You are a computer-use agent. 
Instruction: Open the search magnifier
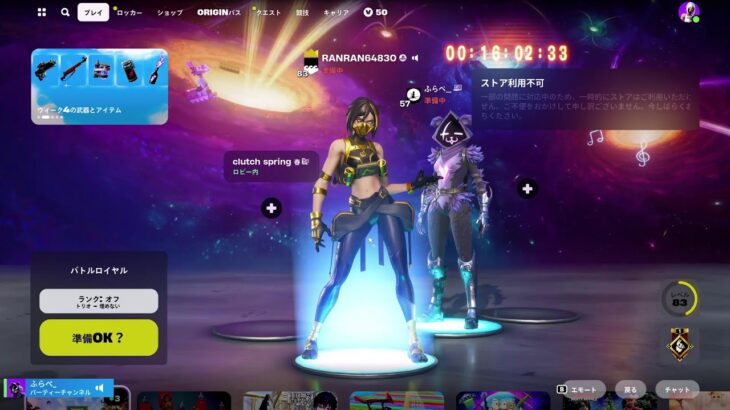coord(65,13)
